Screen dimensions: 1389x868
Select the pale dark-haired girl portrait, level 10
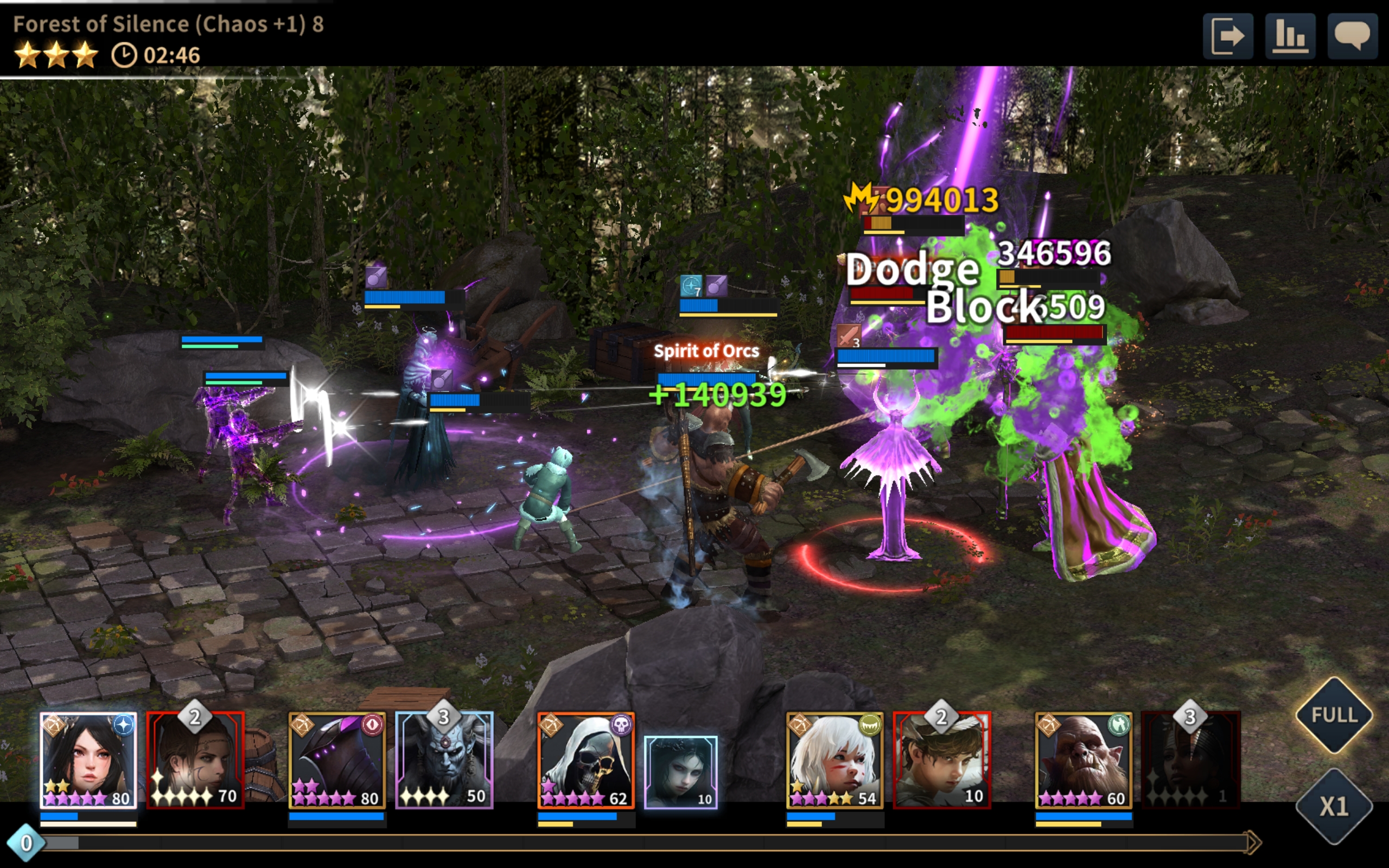point(681,772)
